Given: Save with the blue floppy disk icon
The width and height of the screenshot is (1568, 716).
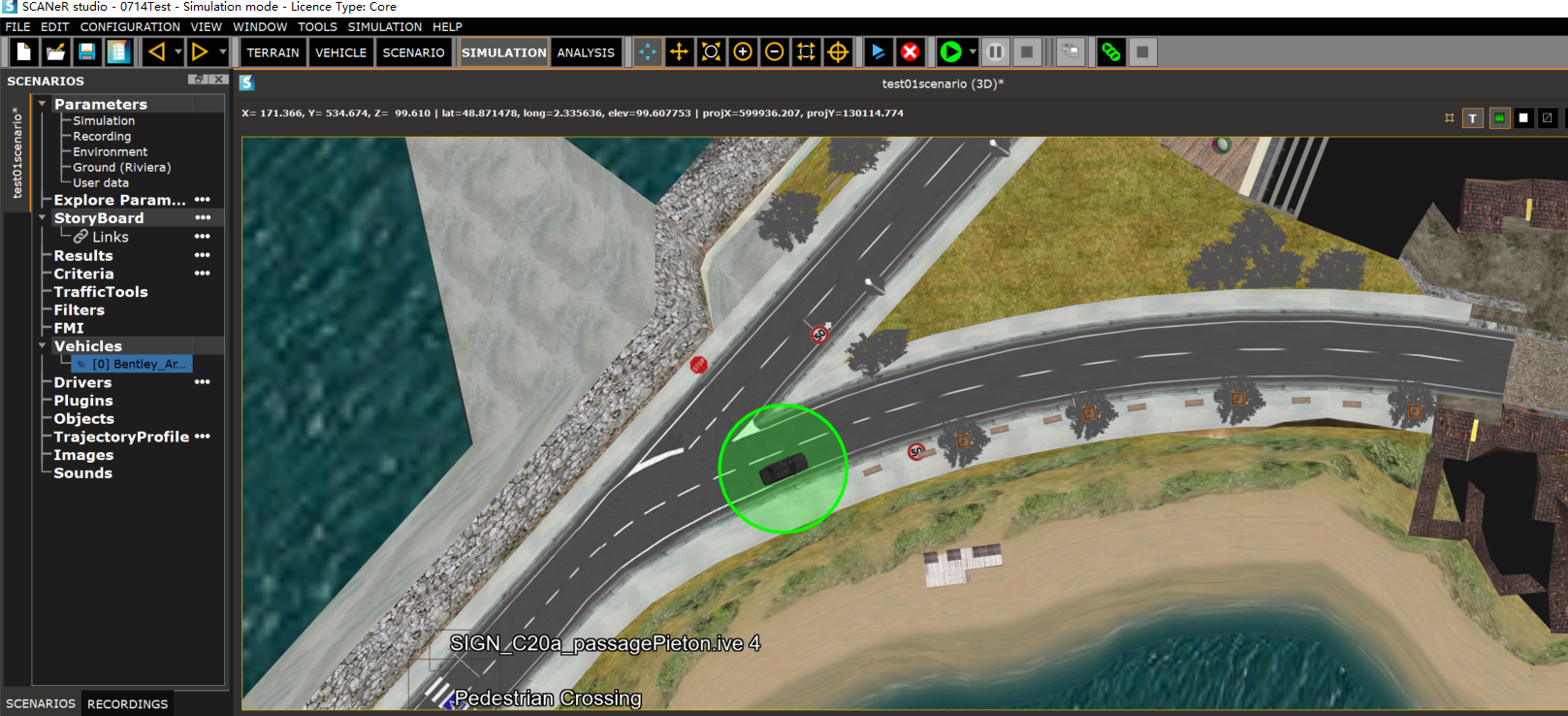Looking at the screenshot, I should [x=87, y=52].
